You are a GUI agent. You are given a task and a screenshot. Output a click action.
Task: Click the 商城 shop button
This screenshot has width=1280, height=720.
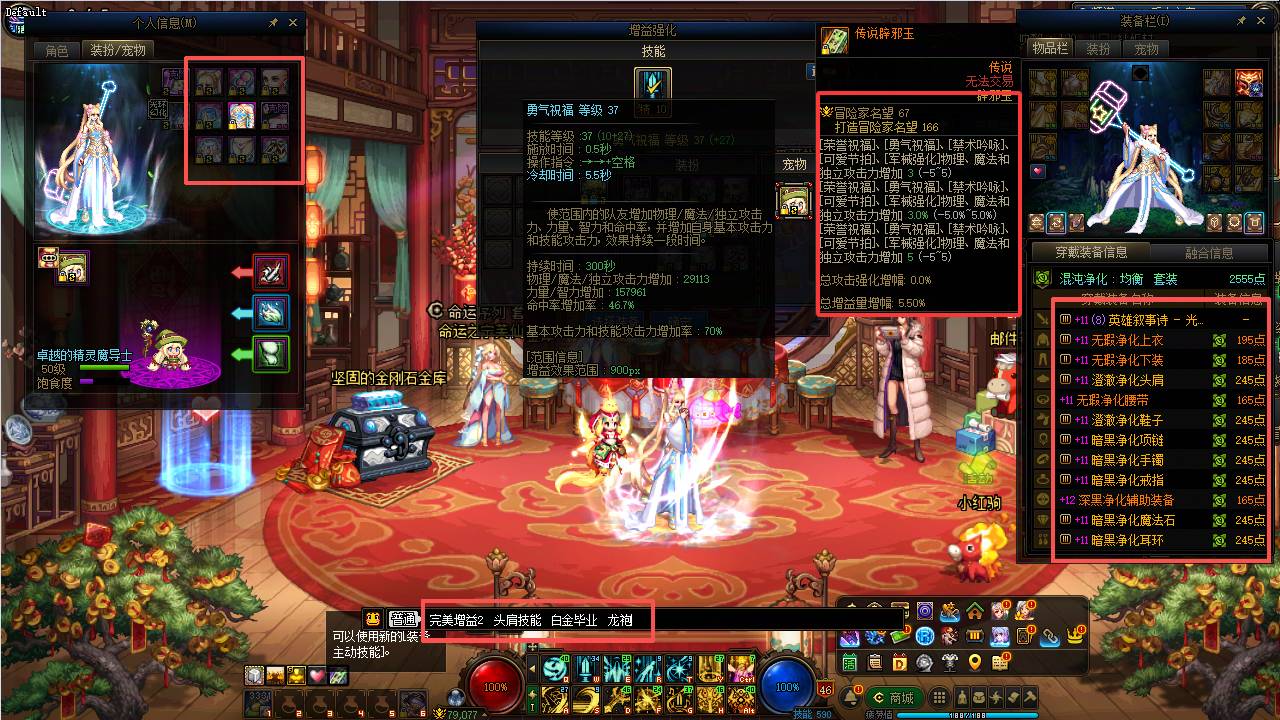point(895,697)
